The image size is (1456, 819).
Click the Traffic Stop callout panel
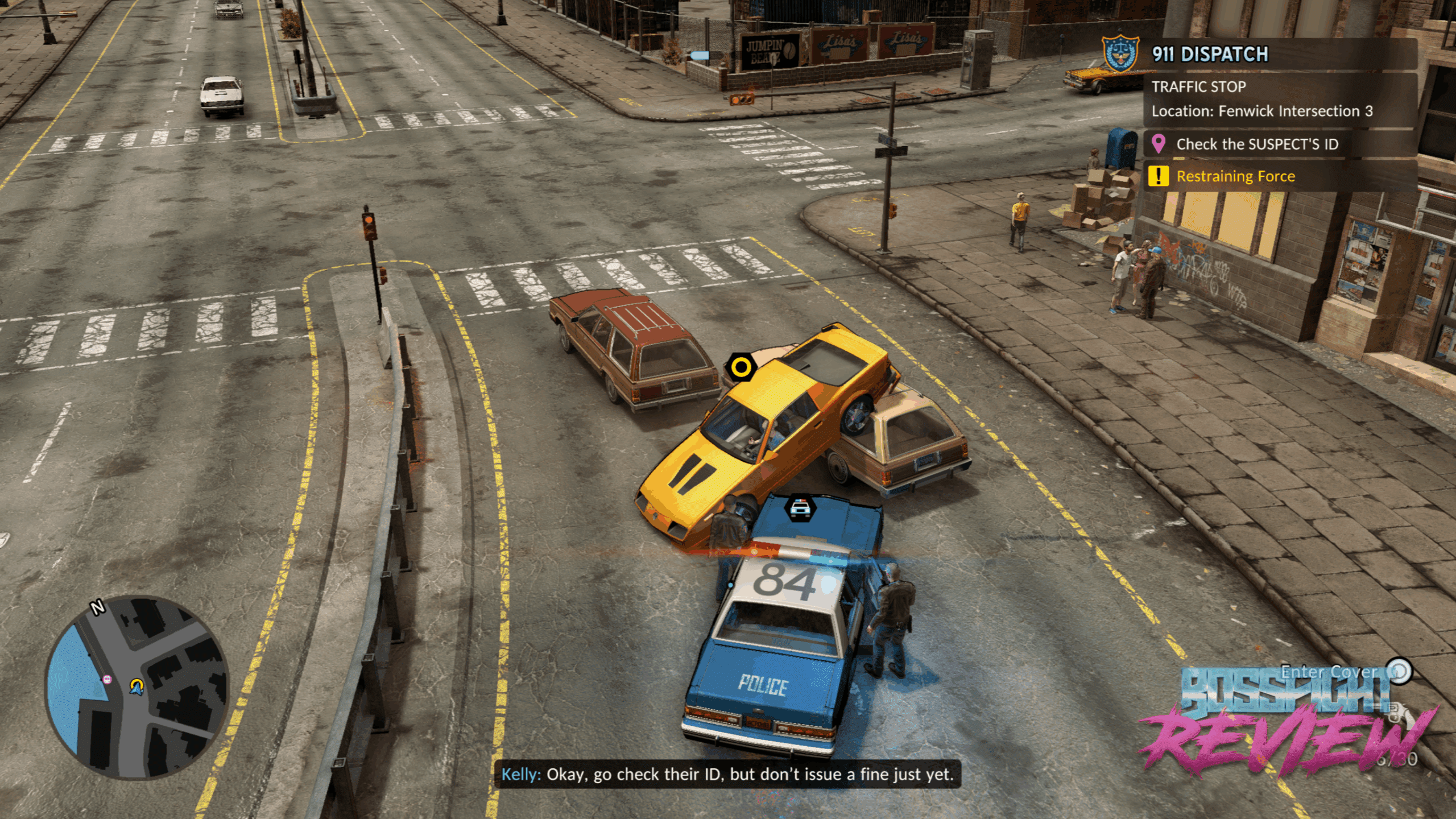point(1263,99)
